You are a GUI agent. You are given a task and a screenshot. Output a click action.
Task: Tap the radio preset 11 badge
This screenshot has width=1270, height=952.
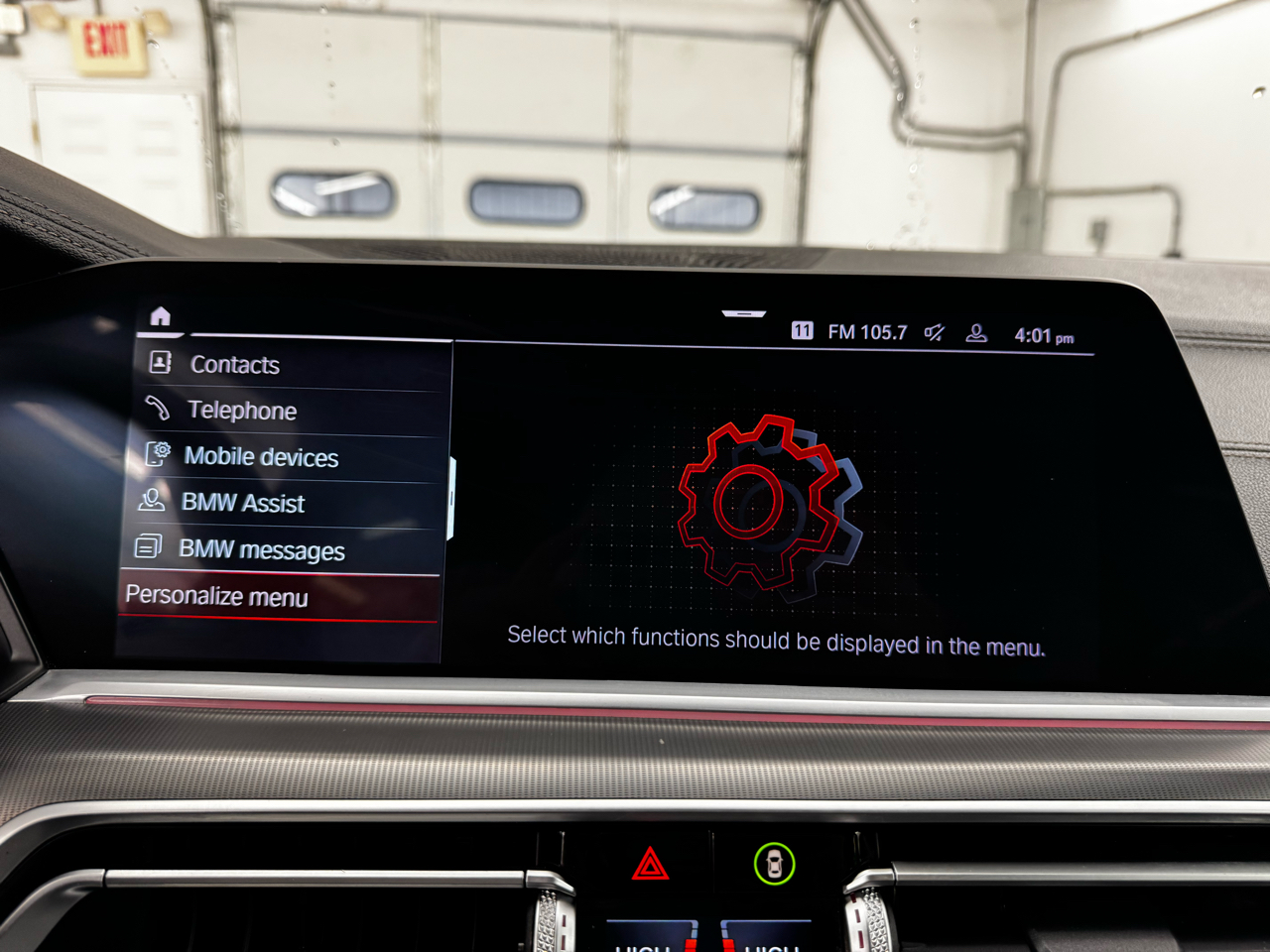(x=805, y=328)
